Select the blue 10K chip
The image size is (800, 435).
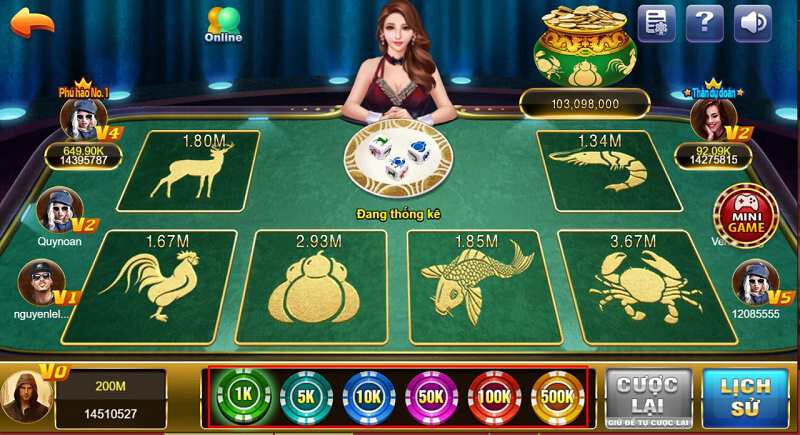(369, 396)
